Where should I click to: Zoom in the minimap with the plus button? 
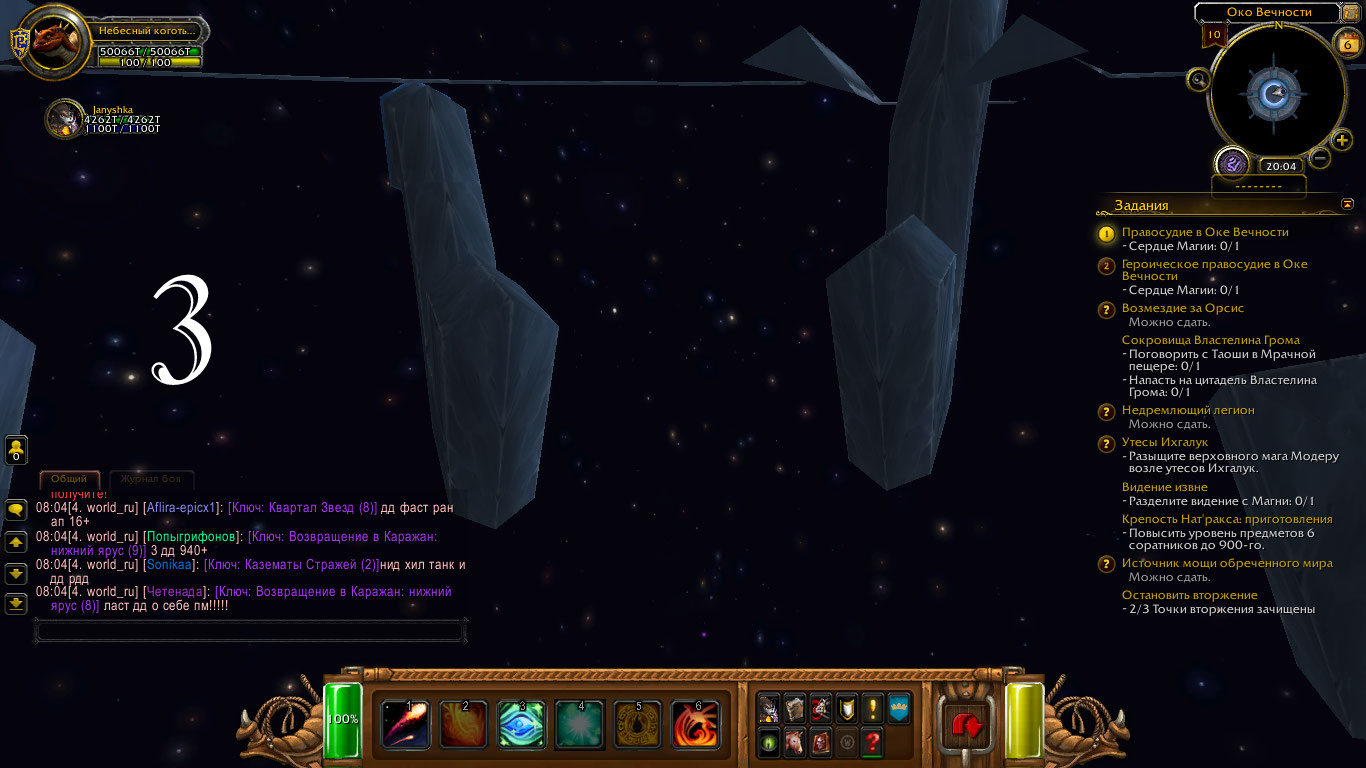coord(1342,140)
